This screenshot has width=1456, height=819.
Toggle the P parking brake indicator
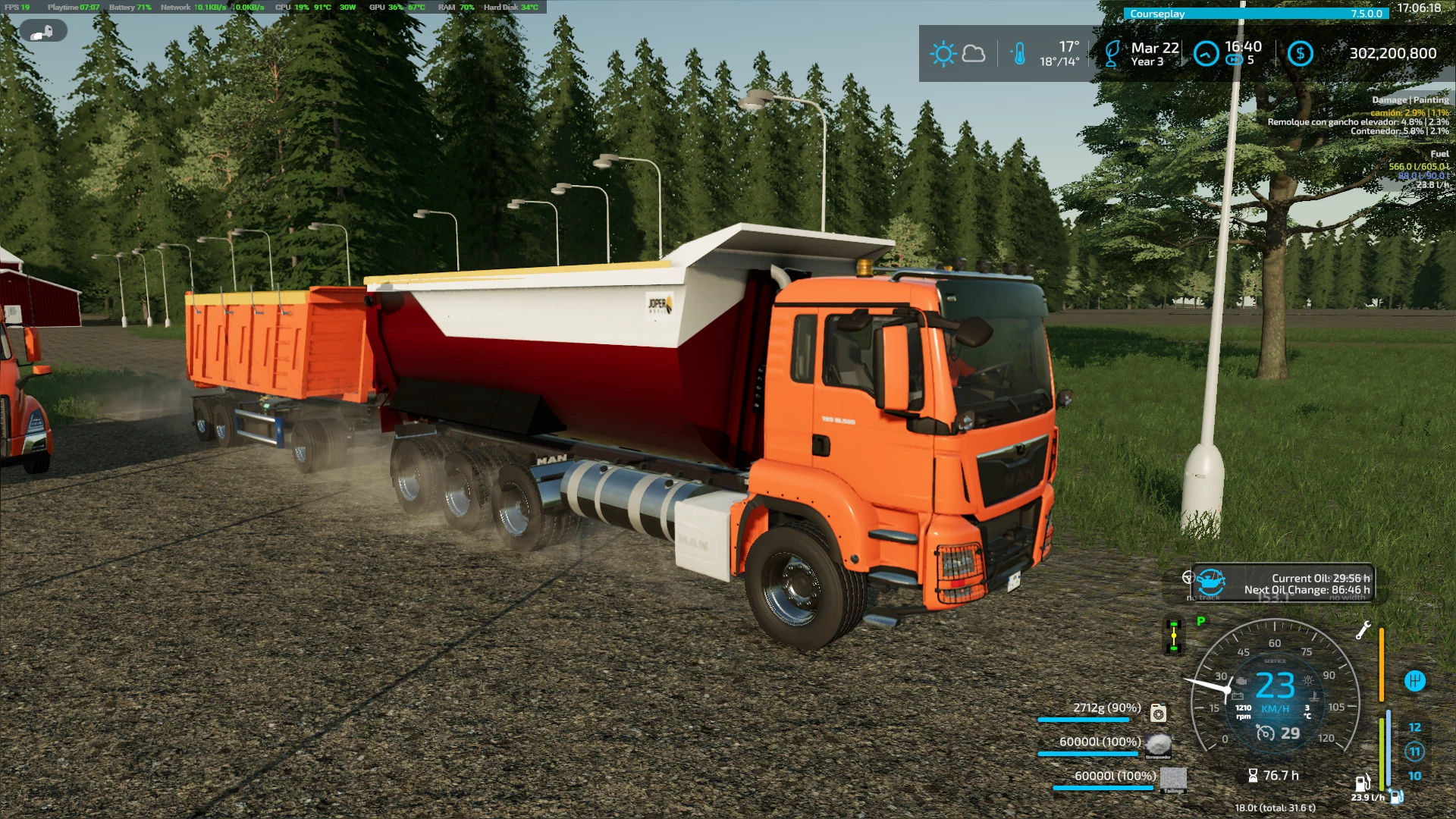point(1200,620)
